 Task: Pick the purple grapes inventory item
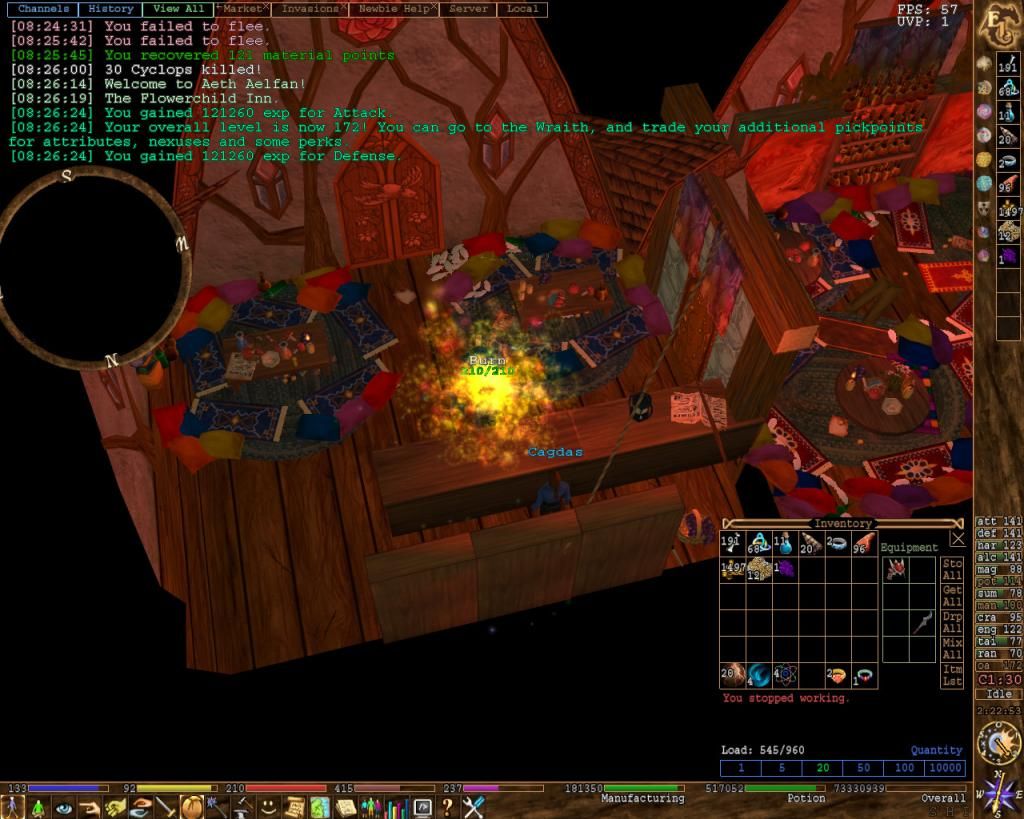coord(784,569)
